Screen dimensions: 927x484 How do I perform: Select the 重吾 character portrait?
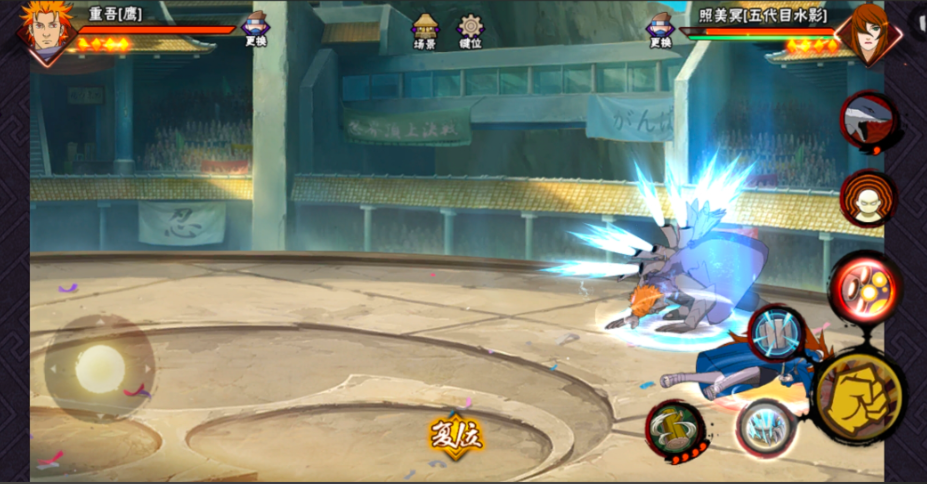[46, 30]
